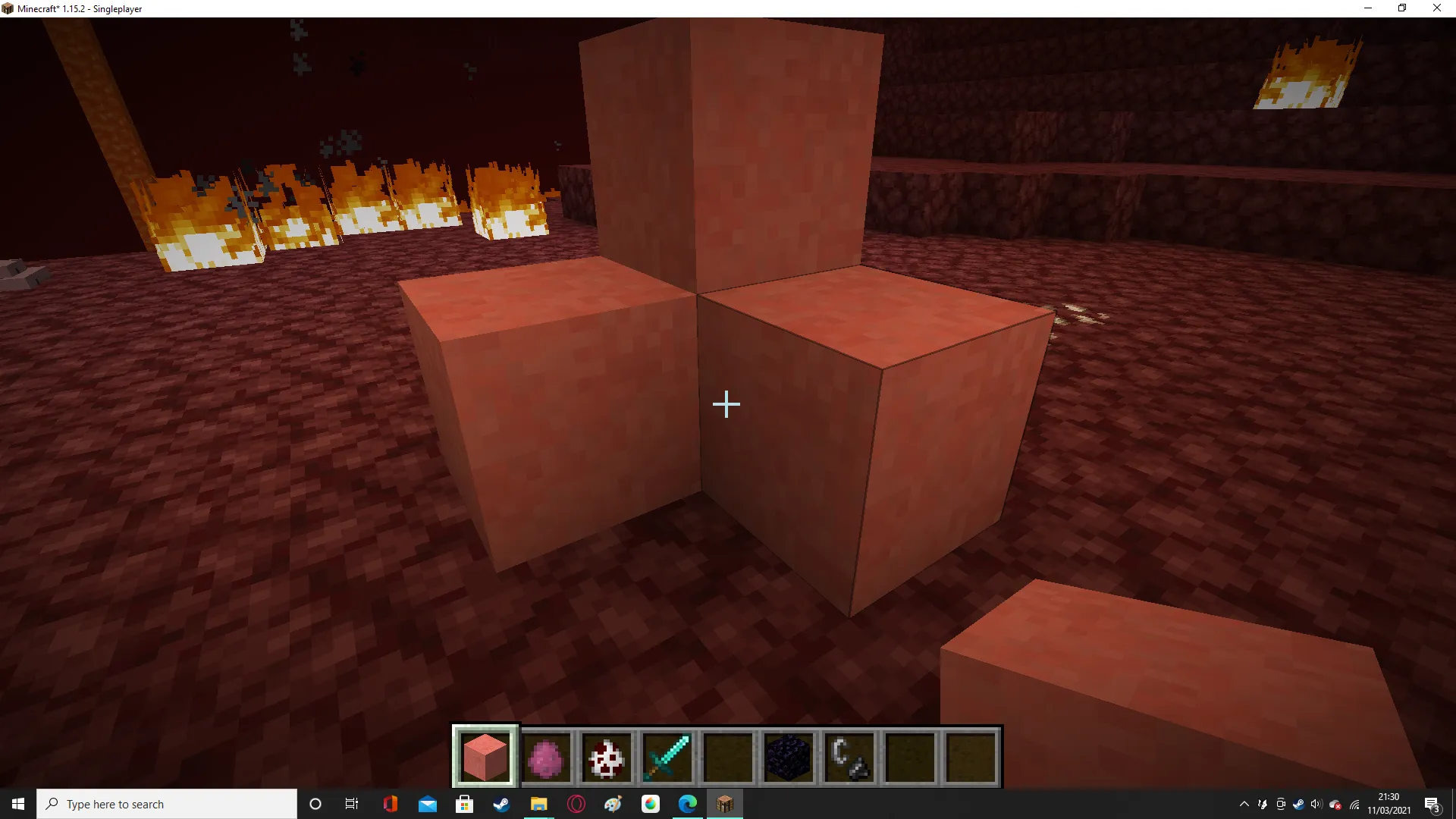Toggle Task View on the taskbar

[x=351, y=804]
